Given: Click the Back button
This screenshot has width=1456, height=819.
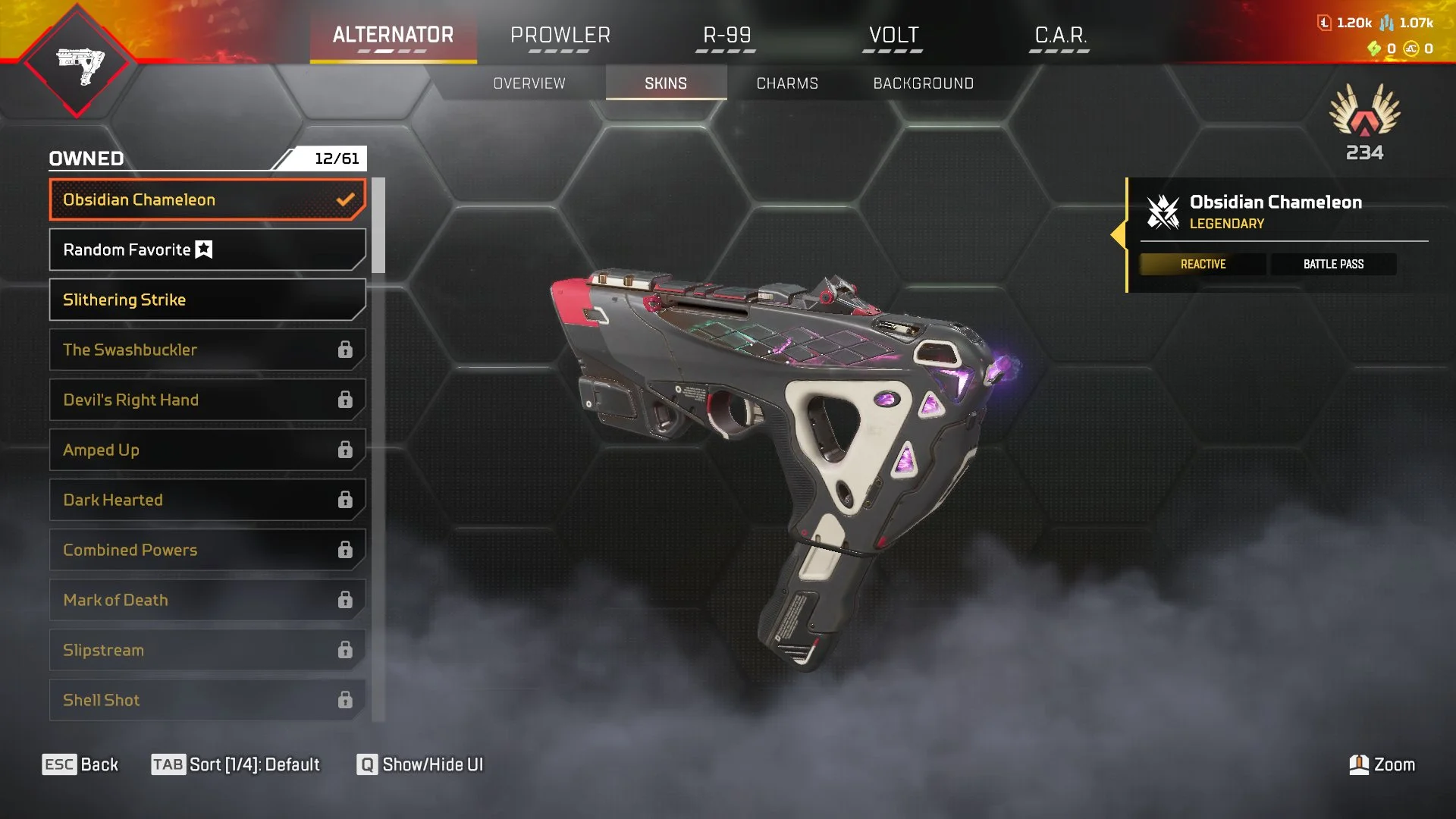Looking at the screenshot, I should click(80, 764).
